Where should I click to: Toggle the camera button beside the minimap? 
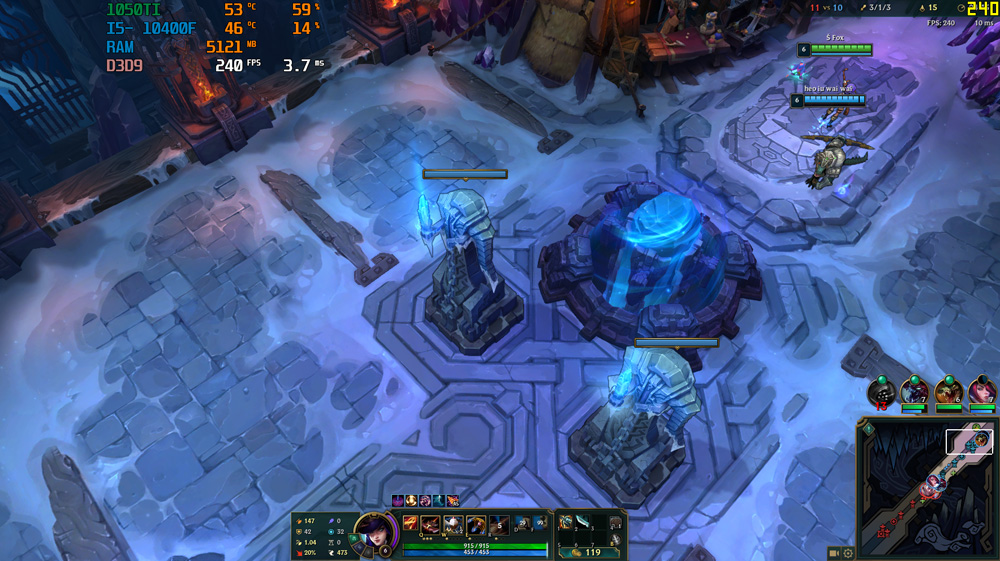tap(834, 553)
